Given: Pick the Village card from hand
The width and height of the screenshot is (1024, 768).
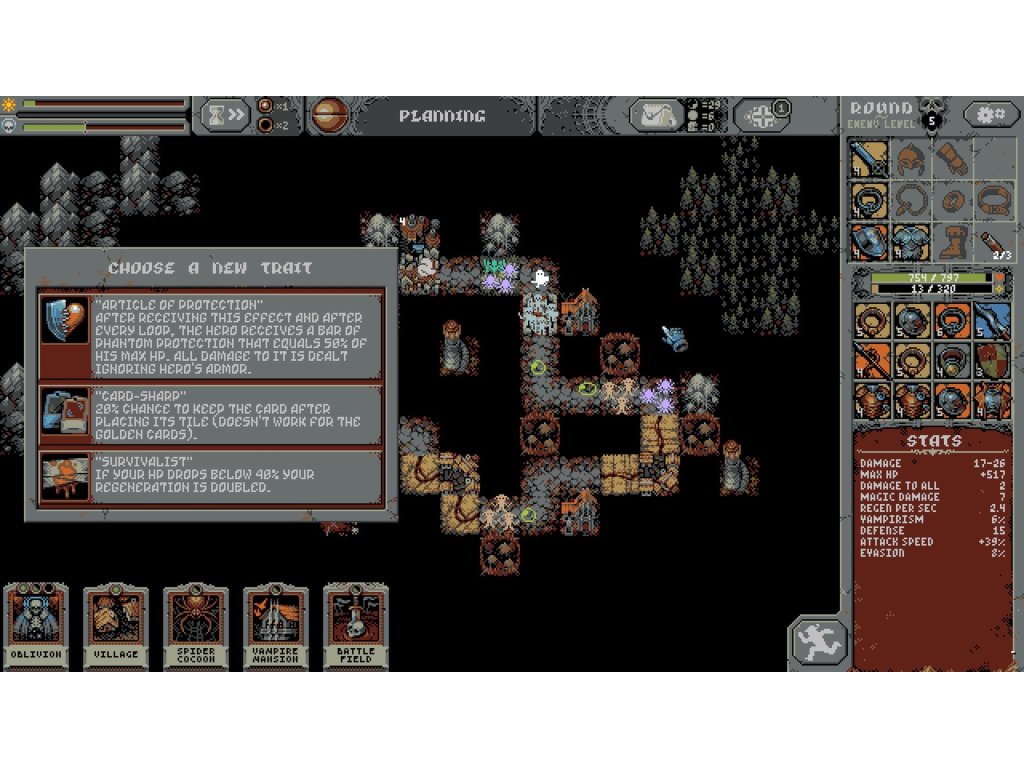Looking at the screenshot, I should (x=116, y=627).
